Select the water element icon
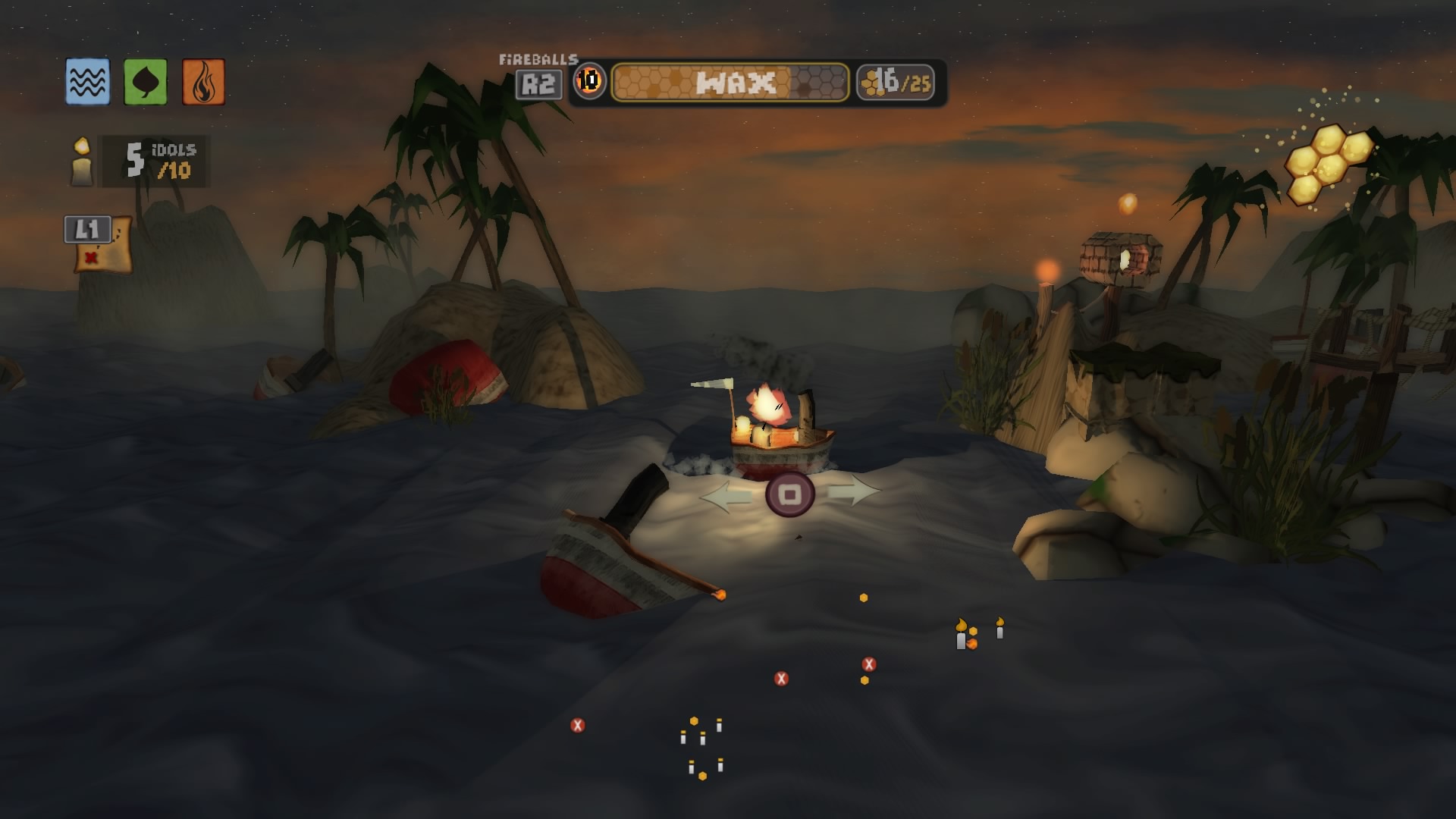This screenshot has width=1456, height=819. pos(86,81)
